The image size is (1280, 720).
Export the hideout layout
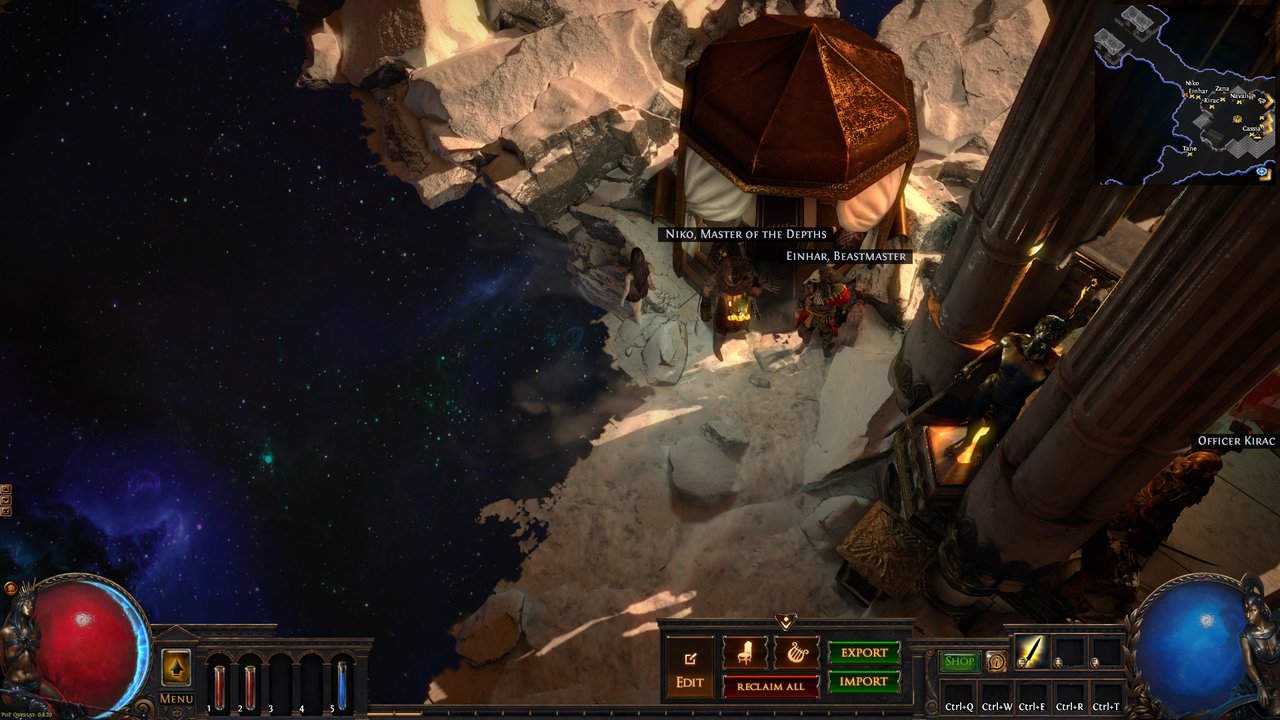(x=864, y=653)
